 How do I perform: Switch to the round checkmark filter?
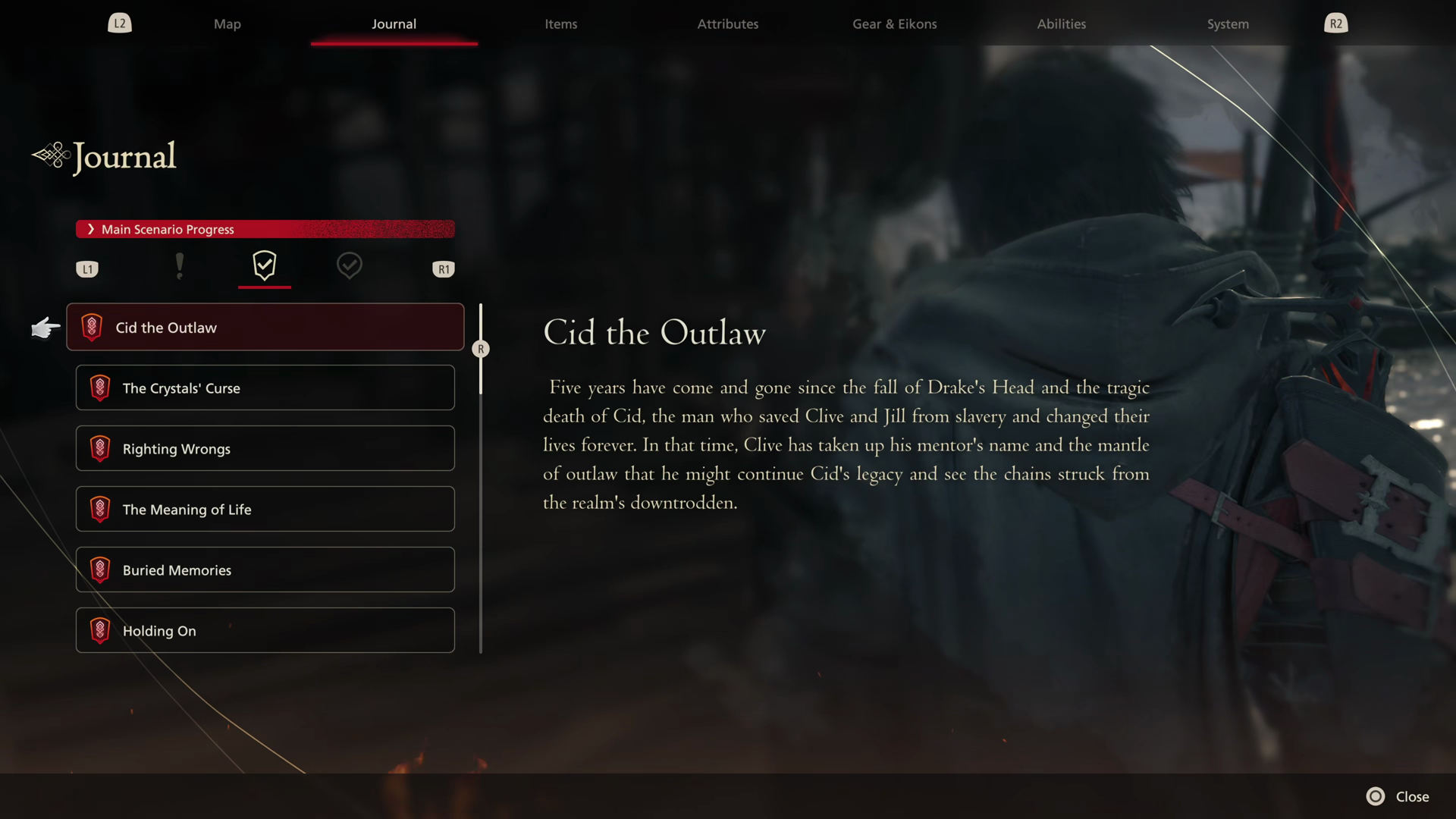pos(349,265)
